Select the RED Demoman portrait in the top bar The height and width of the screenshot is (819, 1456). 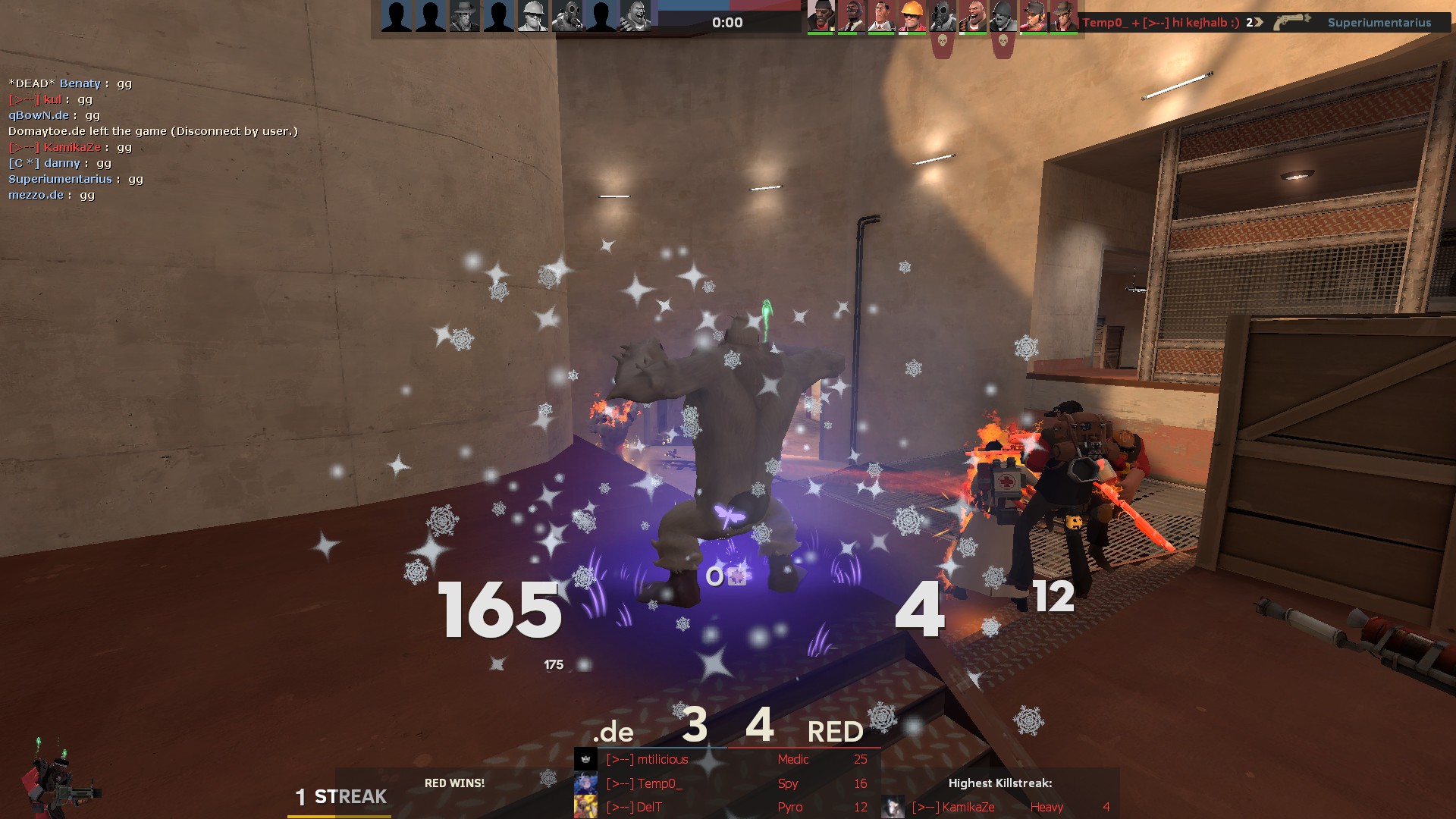[x=821, y=17]
